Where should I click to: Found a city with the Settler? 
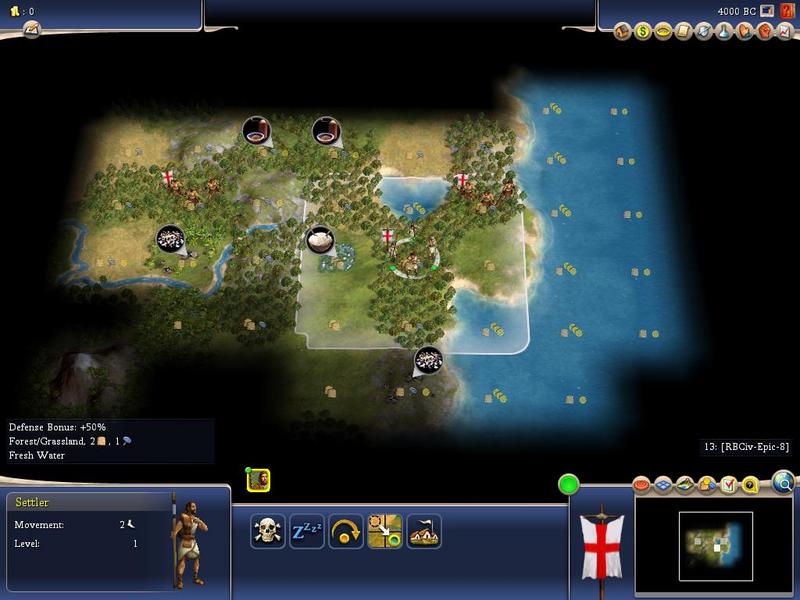424,531
